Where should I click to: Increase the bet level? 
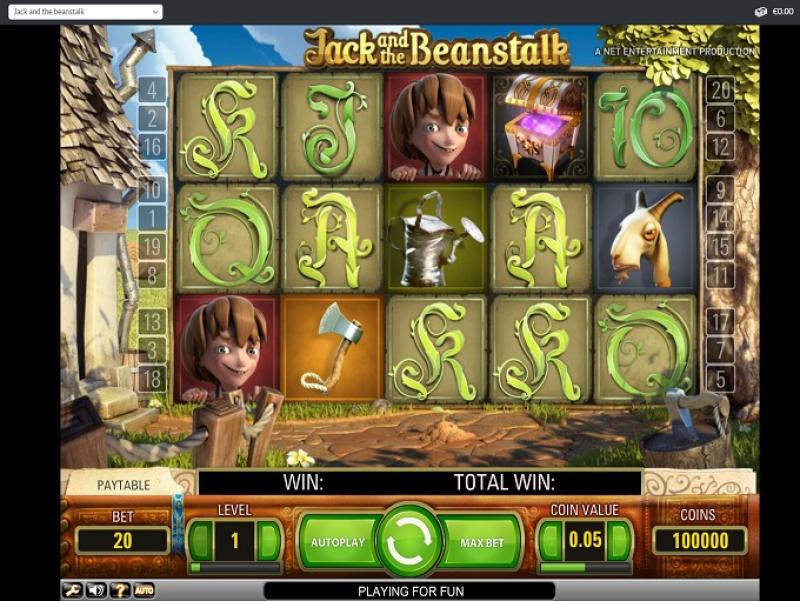pyautogui.click(x=269, y=541)
